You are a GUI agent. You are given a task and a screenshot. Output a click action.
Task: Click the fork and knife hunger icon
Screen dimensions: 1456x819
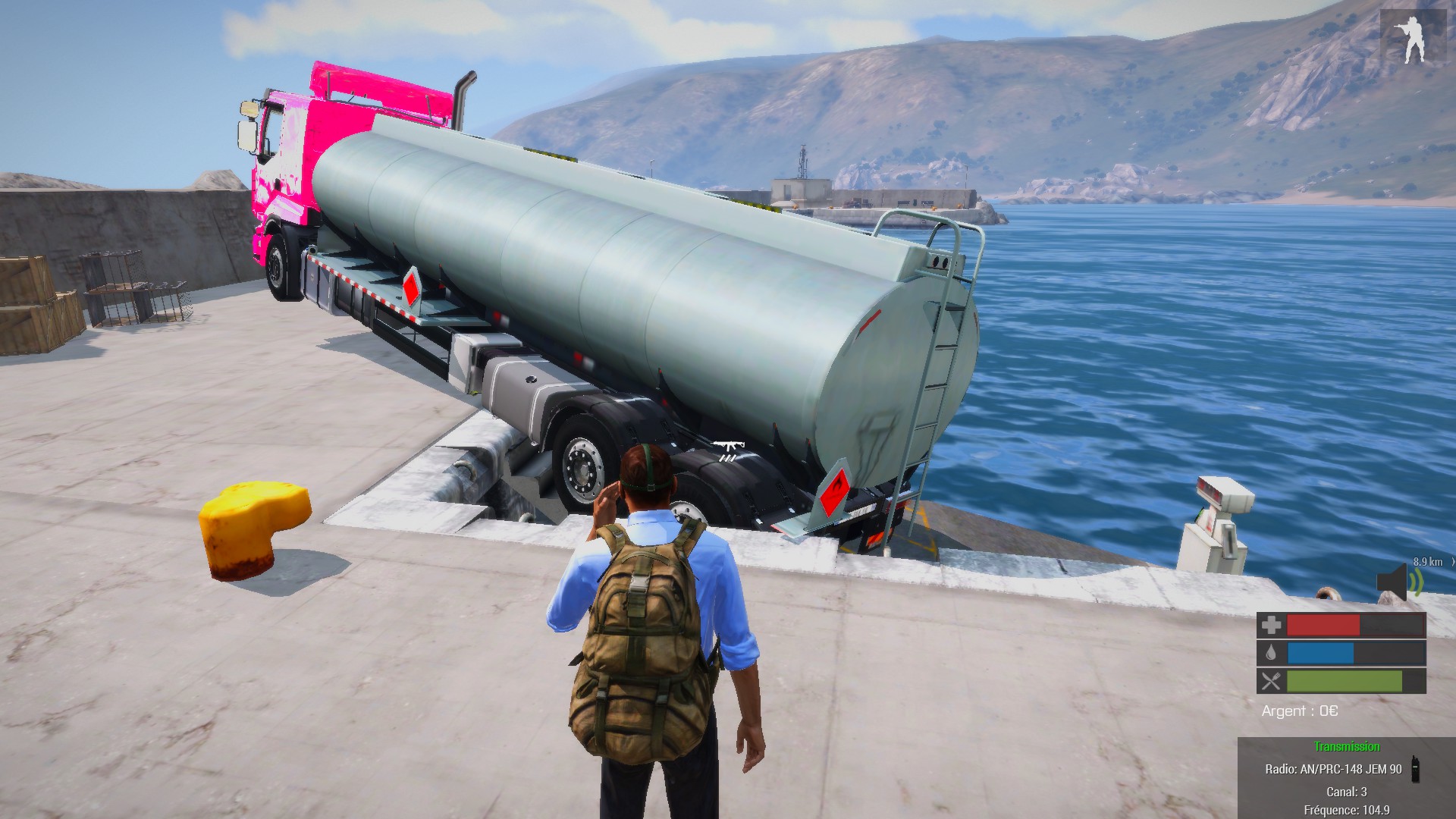click(x=1271, y=681)
